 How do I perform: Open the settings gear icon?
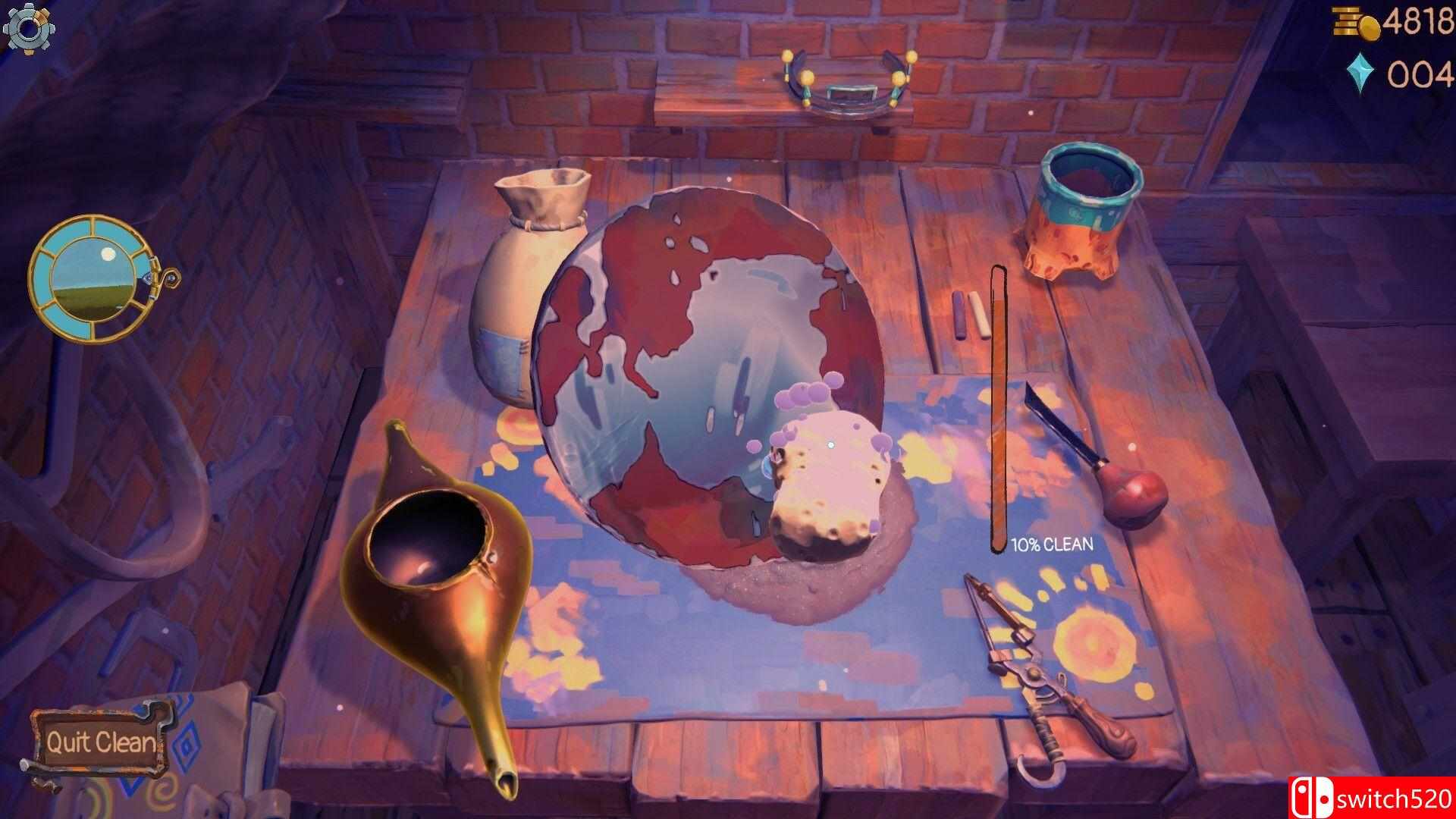point(30,29)
